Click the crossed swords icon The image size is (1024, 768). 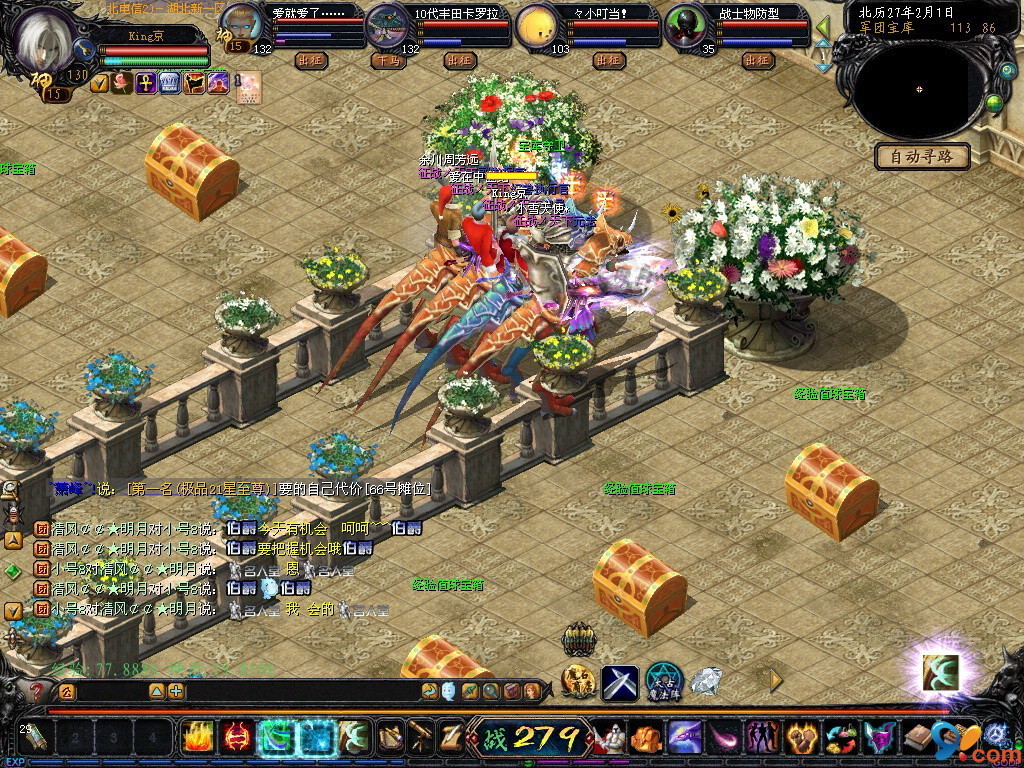tap(619, 683)
